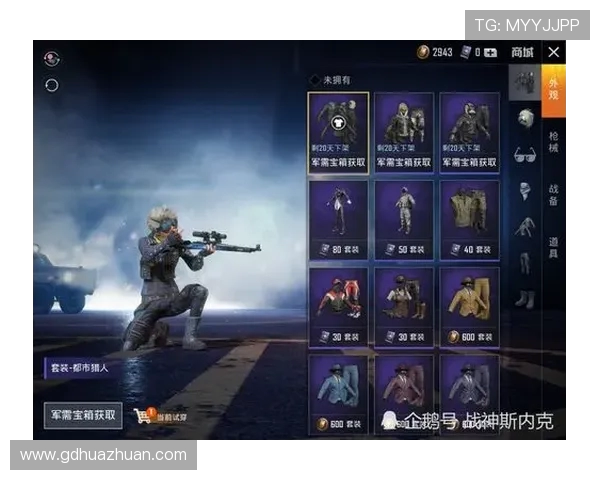
Task: Close the shop with the X button
Action: 554,52
